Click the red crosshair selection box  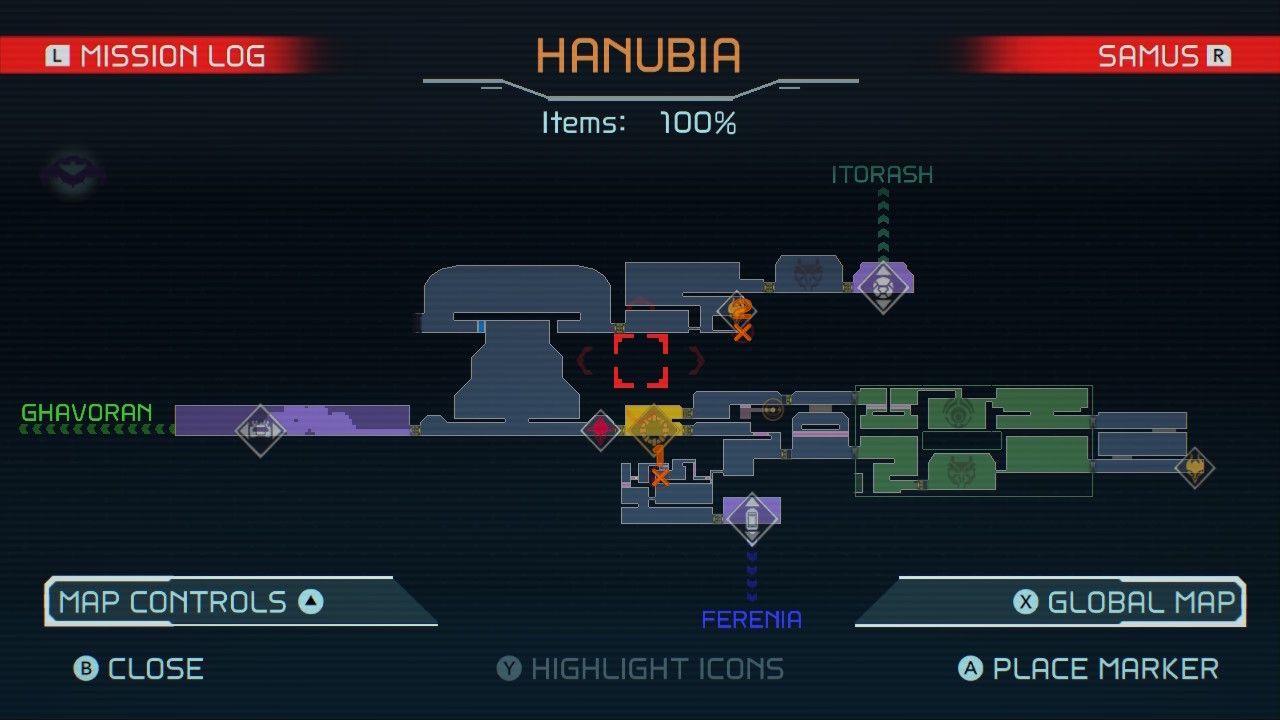(641, 360)
